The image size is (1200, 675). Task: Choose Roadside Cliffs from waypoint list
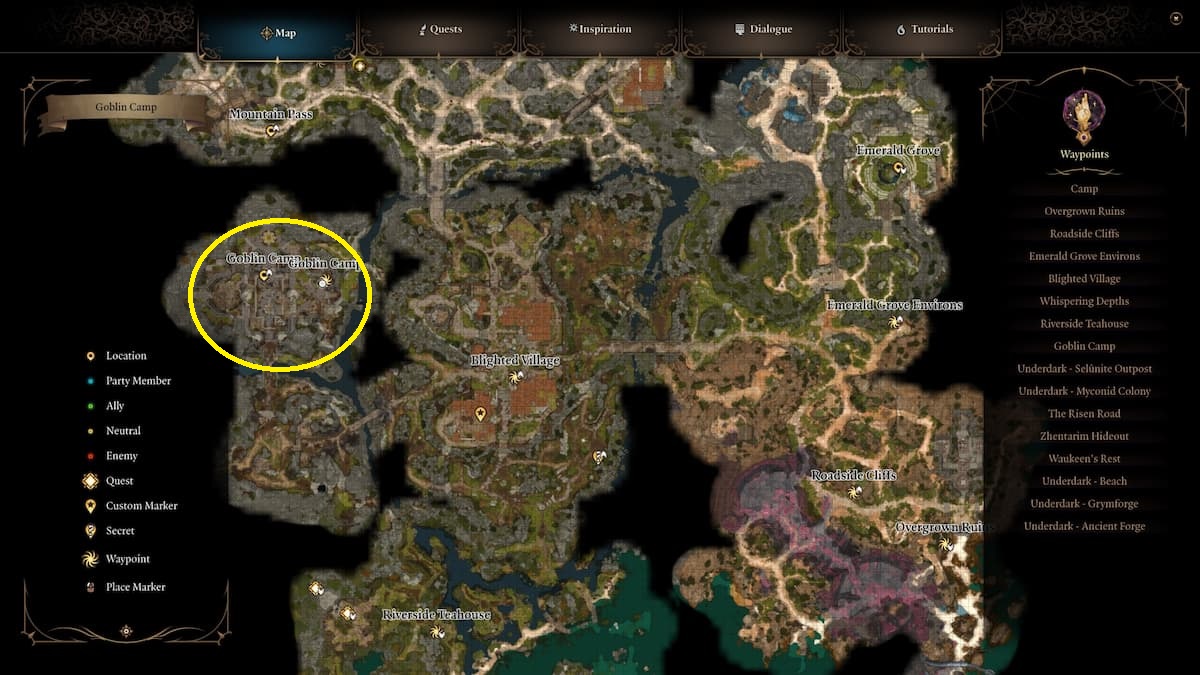(x=1084, y=234)
